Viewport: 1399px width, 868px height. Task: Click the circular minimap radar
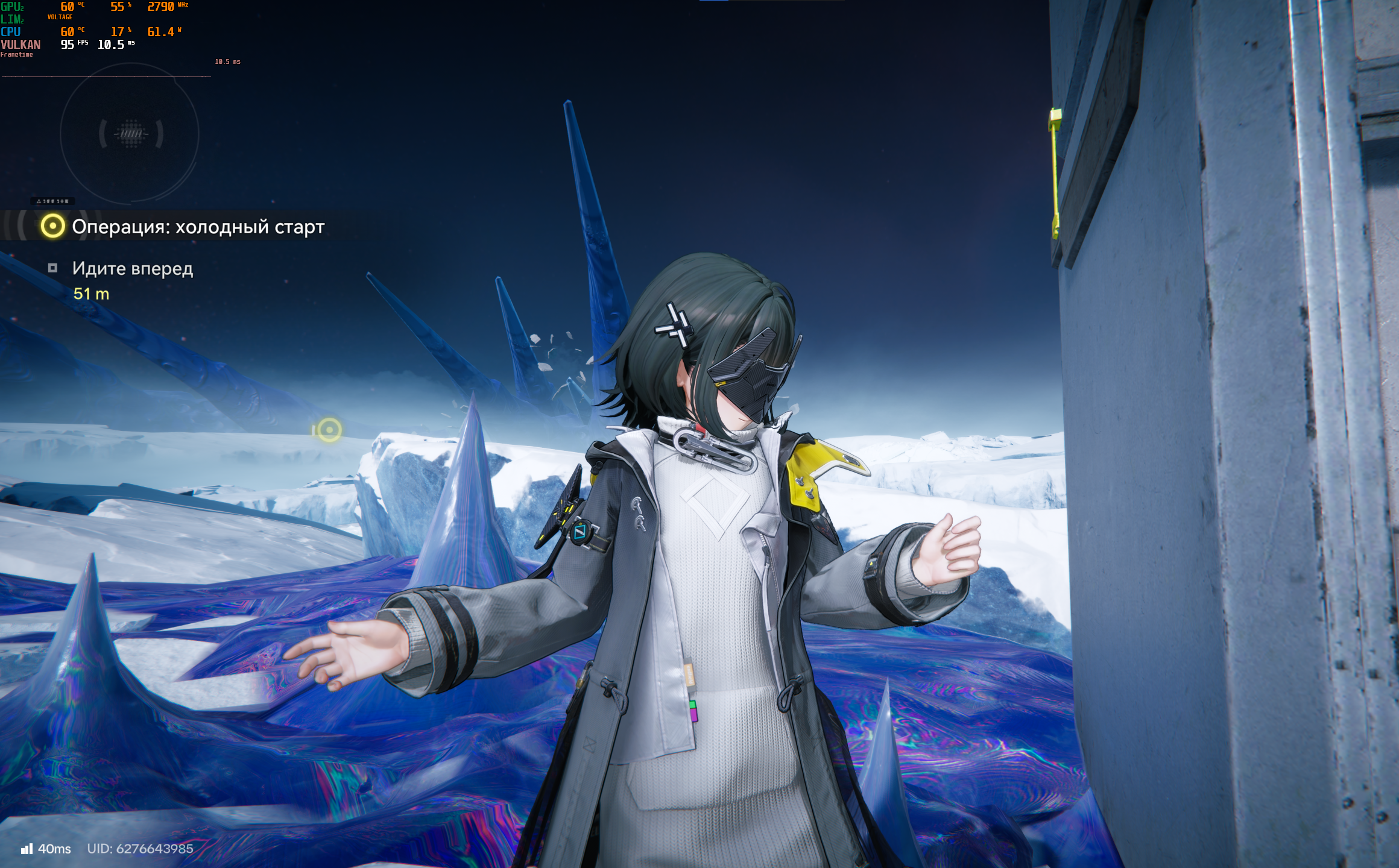pyautogui.click(x=130, y=134)
